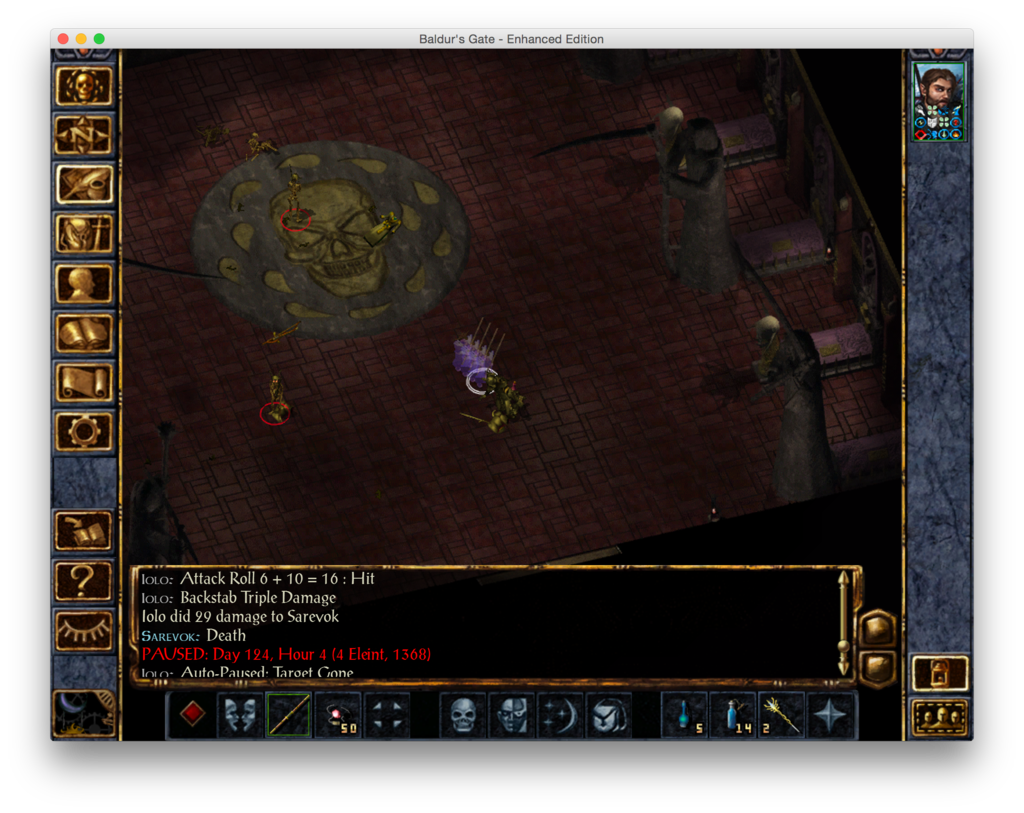Activate the closed-eye rest button

(84, 629)
